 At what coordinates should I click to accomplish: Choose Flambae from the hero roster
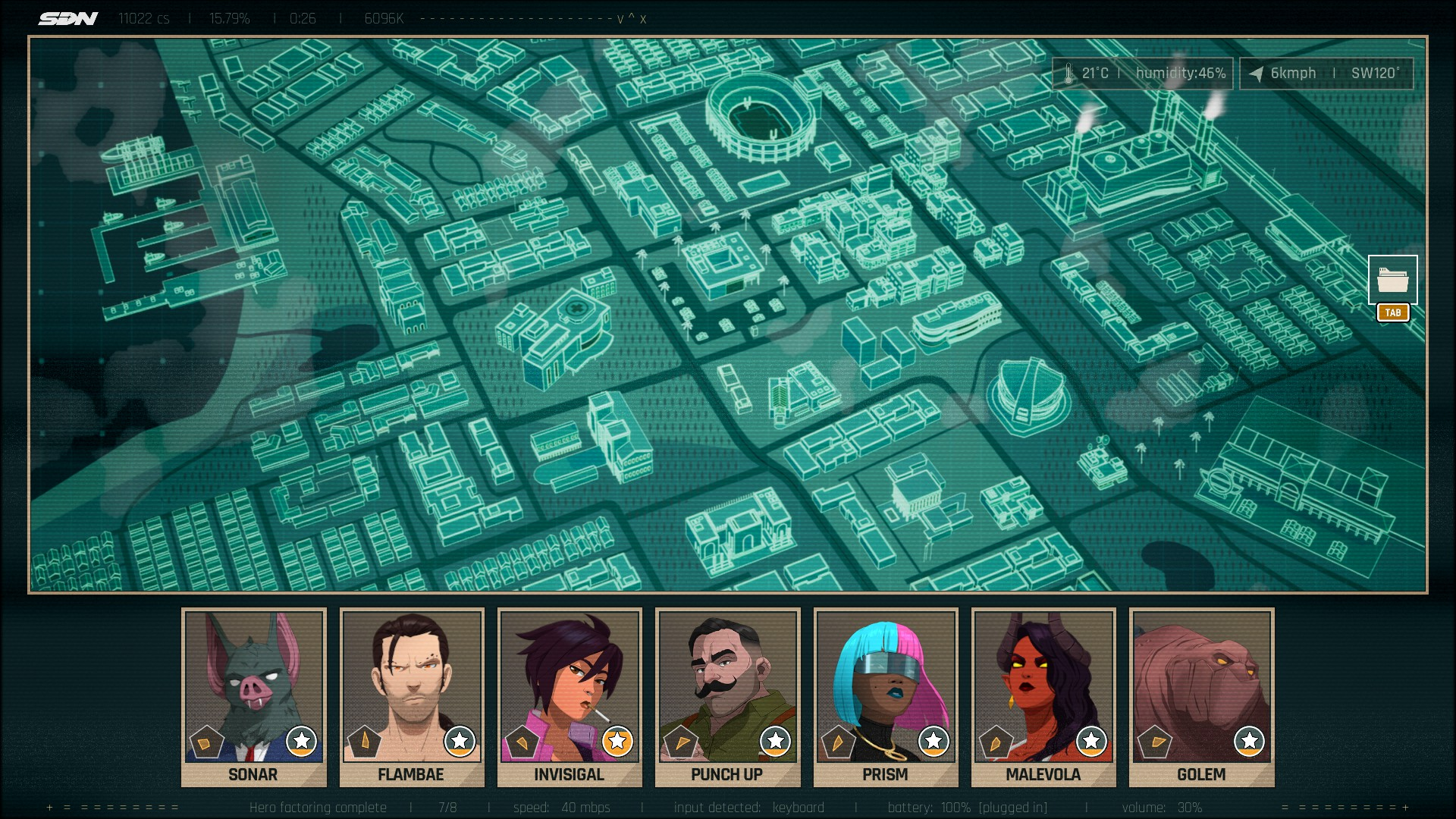tap(411, 696)
